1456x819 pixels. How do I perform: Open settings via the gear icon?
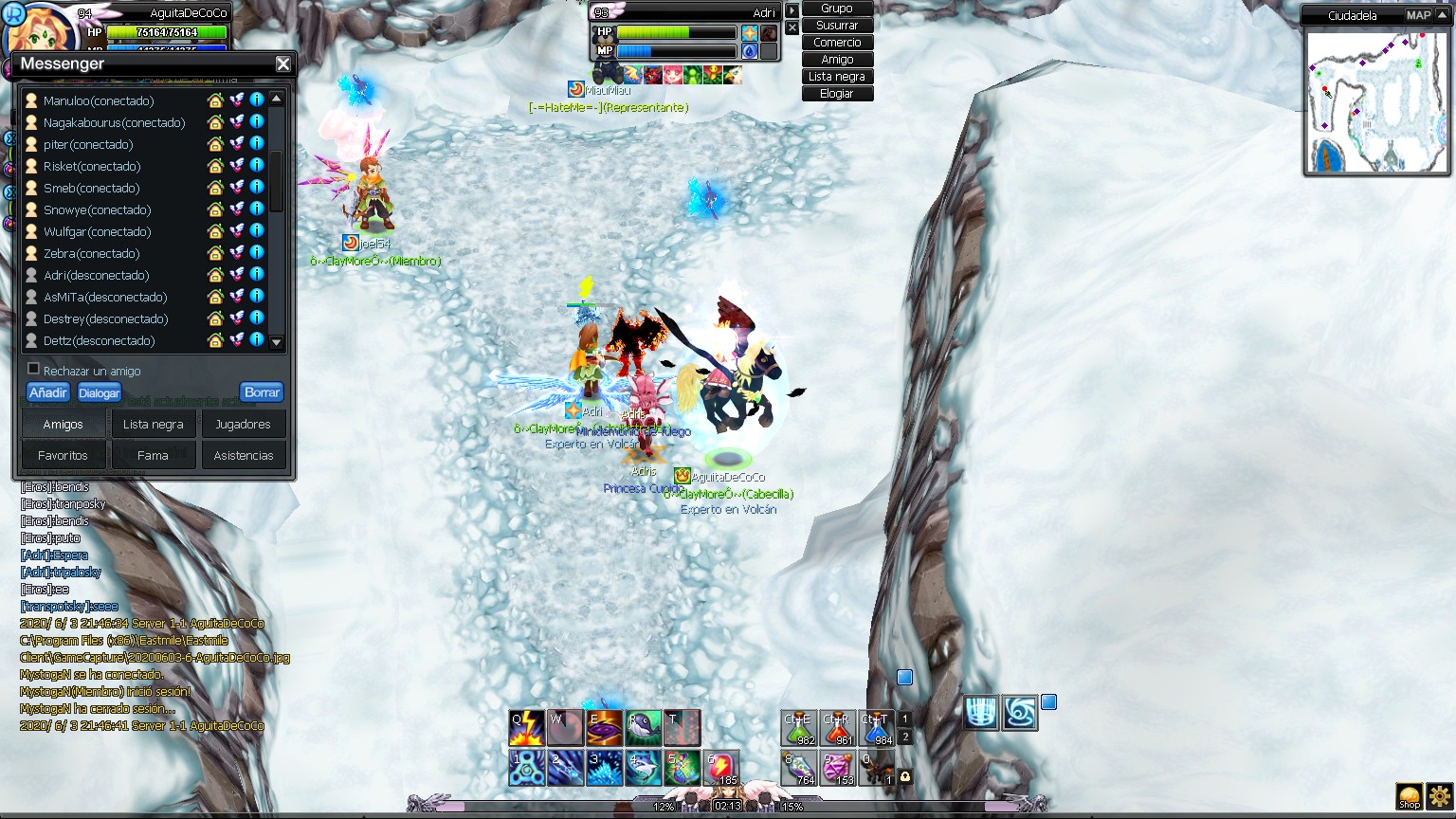pos(1440,796)
